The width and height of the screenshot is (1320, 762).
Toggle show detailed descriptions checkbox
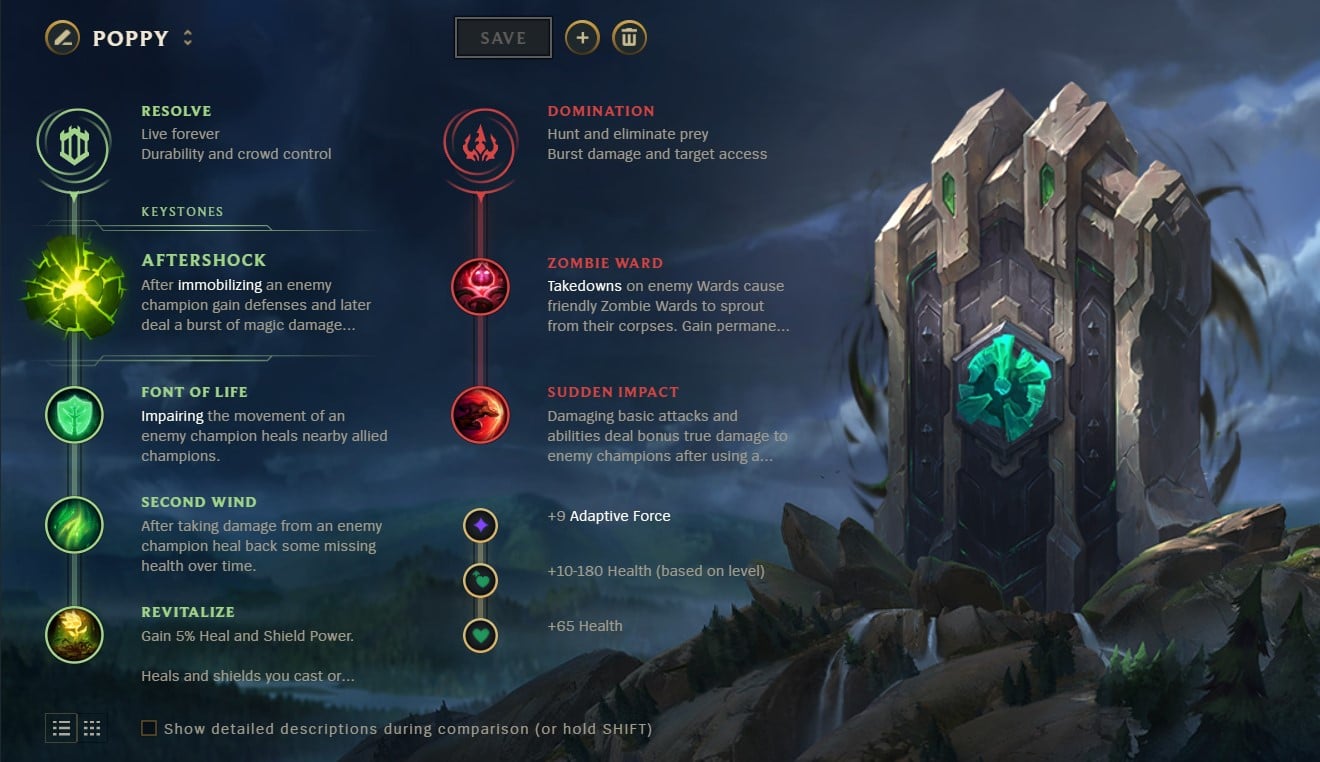click(x=149, y=728)
